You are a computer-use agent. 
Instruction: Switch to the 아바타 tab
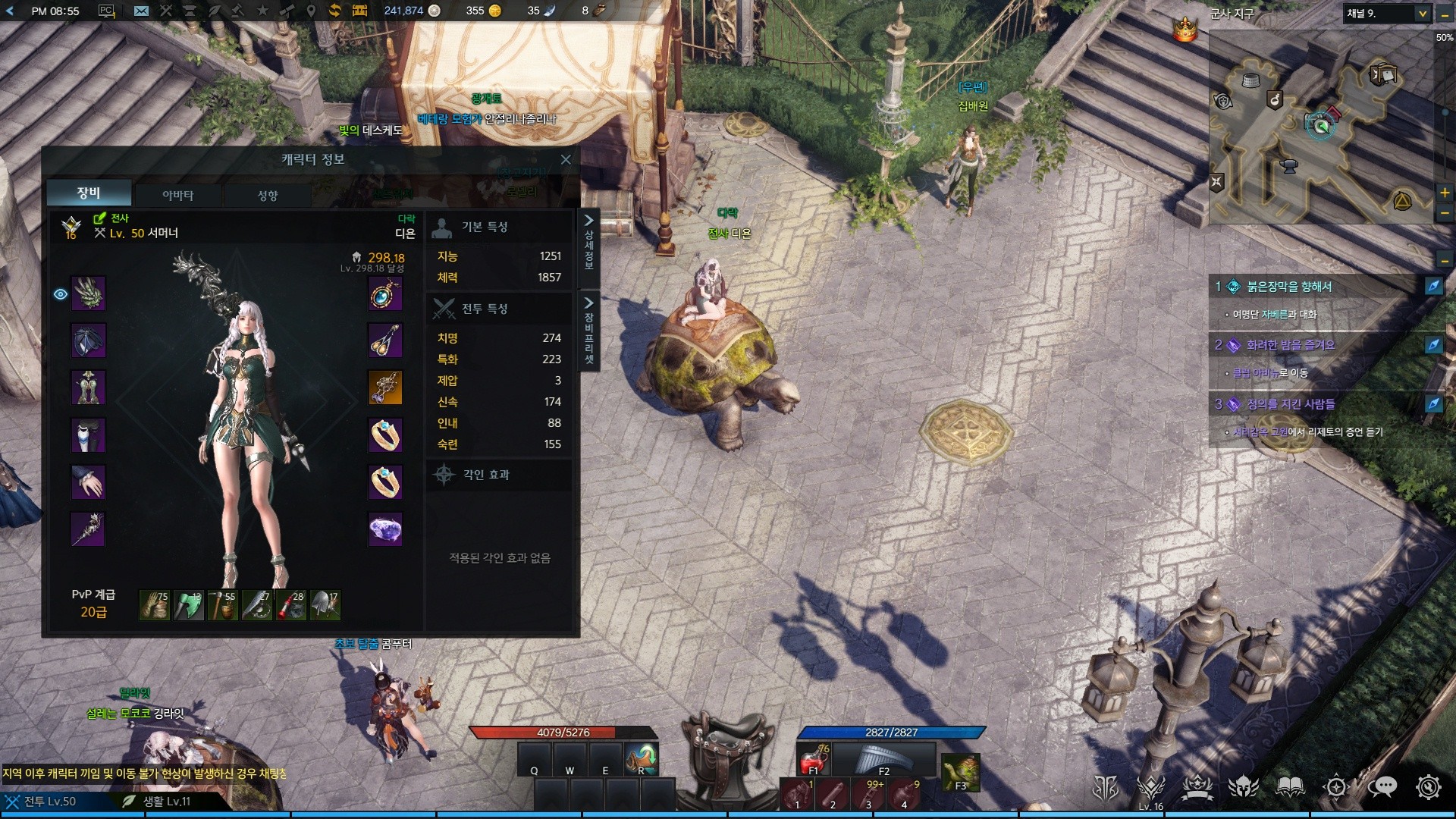177,195
